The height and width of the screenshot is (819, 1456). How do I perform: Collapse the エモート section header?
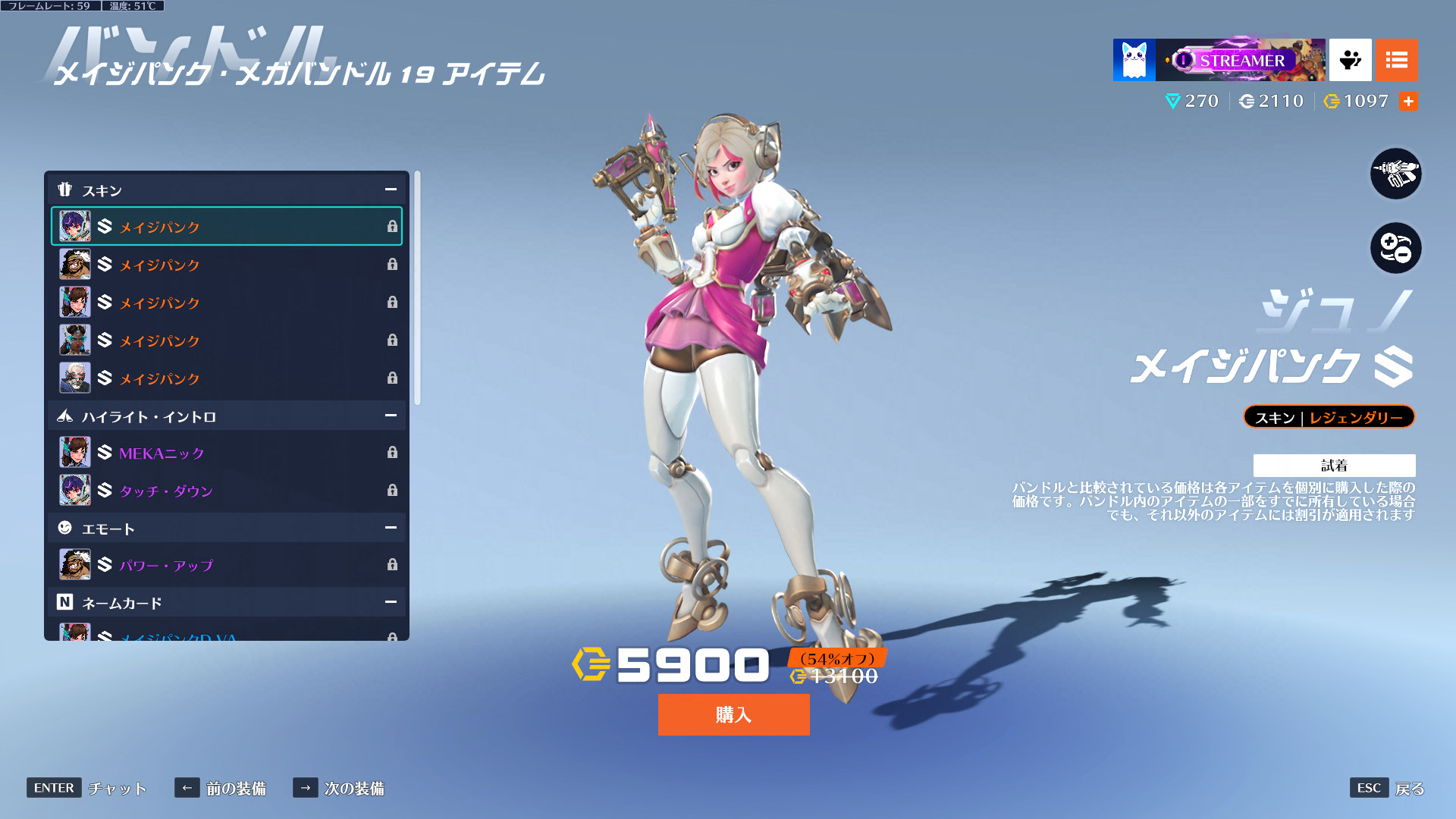click(x=391, y=528)
